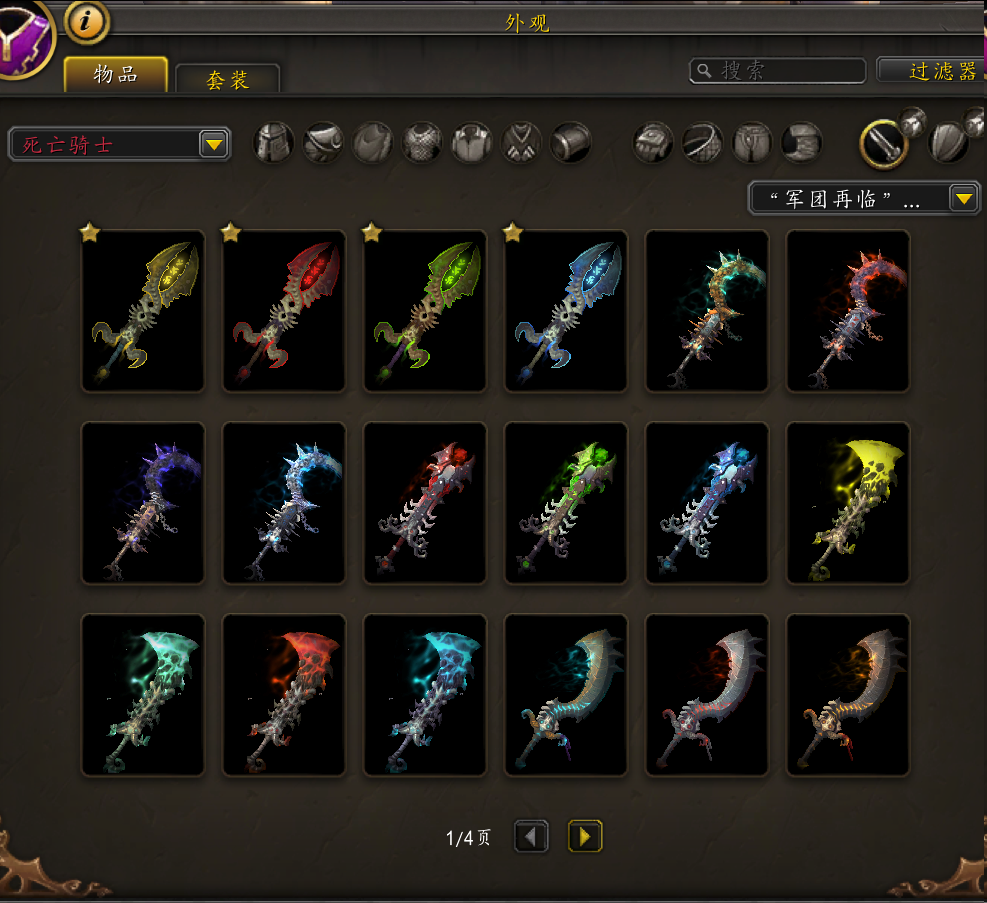
Task: Select the shoulder armor slot icon
Action: coord(324,143)
